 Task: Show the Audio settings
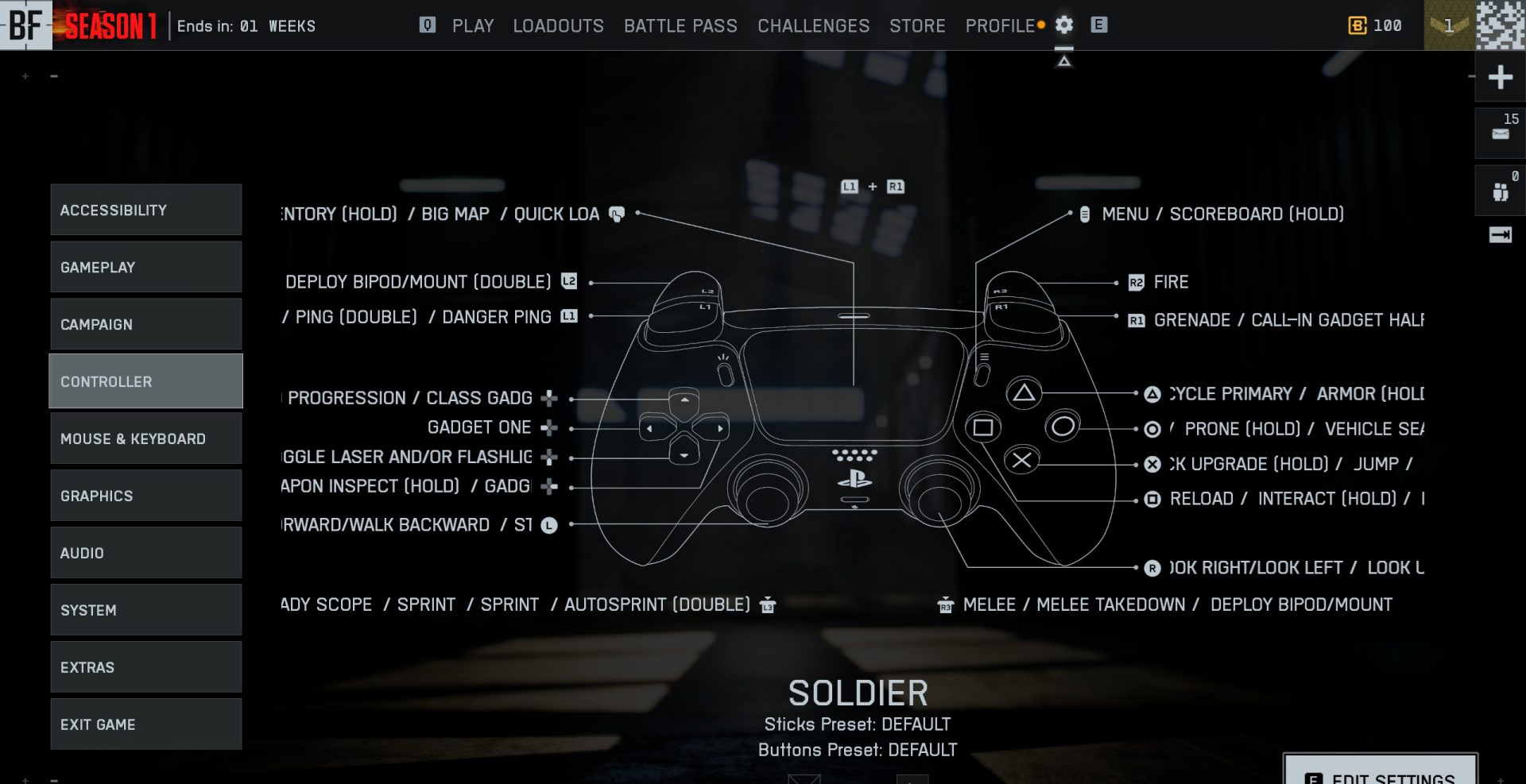tap(146, 553)
